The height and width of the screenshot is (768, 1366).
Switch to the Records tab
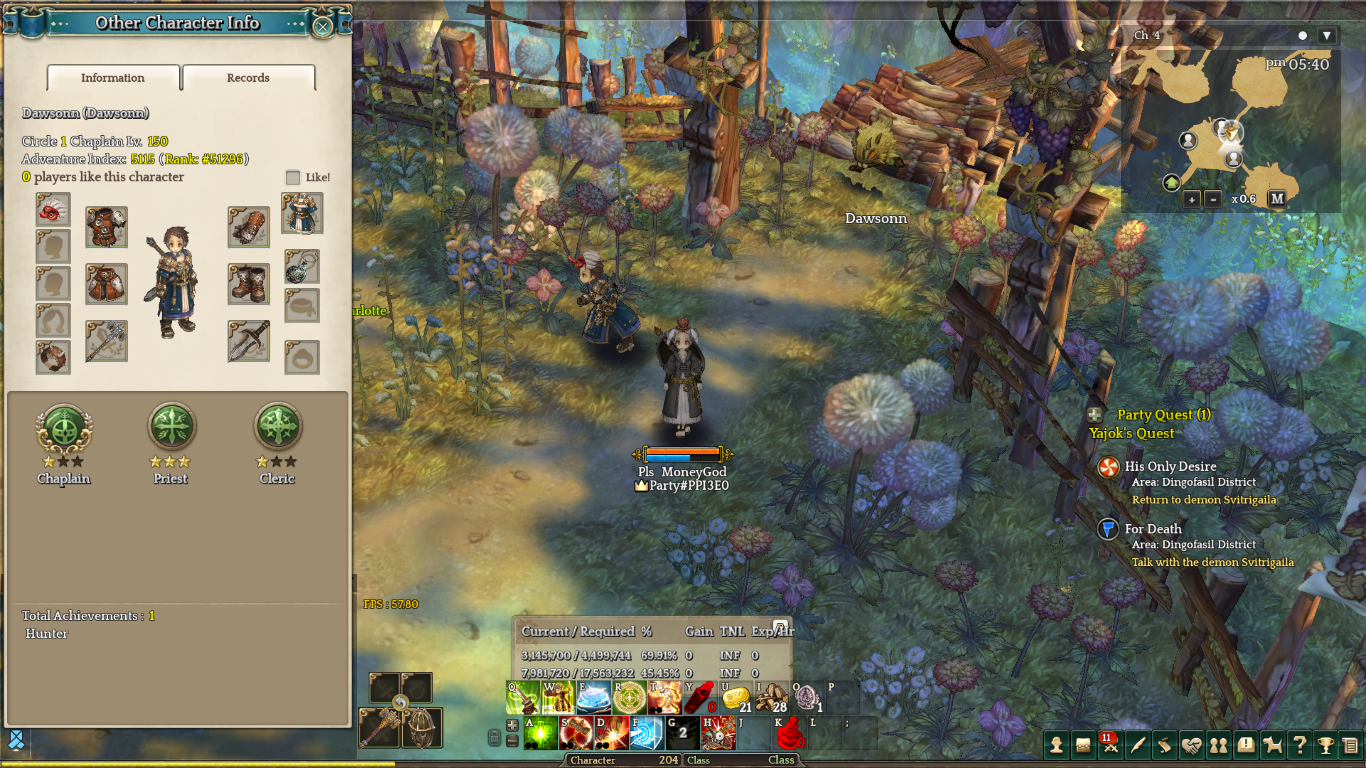[248, 78]
